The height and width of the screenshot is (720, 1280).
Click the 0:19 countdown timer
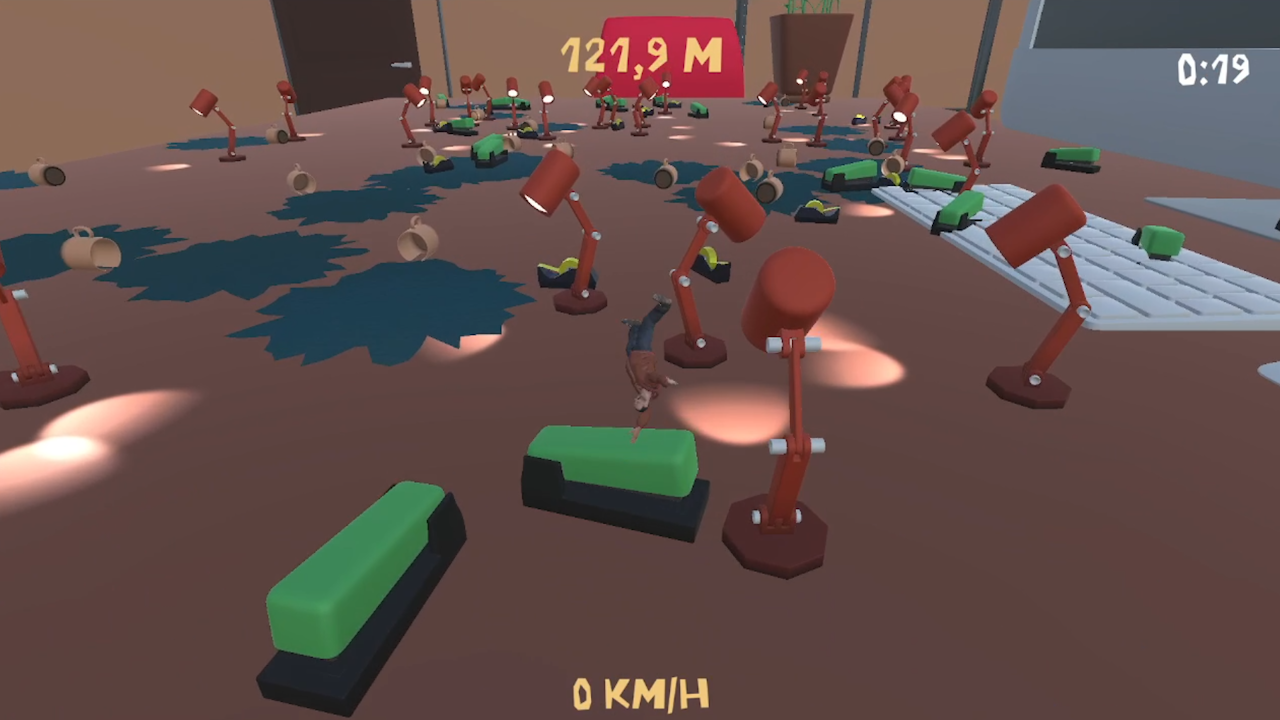[x=1213, y=67]
